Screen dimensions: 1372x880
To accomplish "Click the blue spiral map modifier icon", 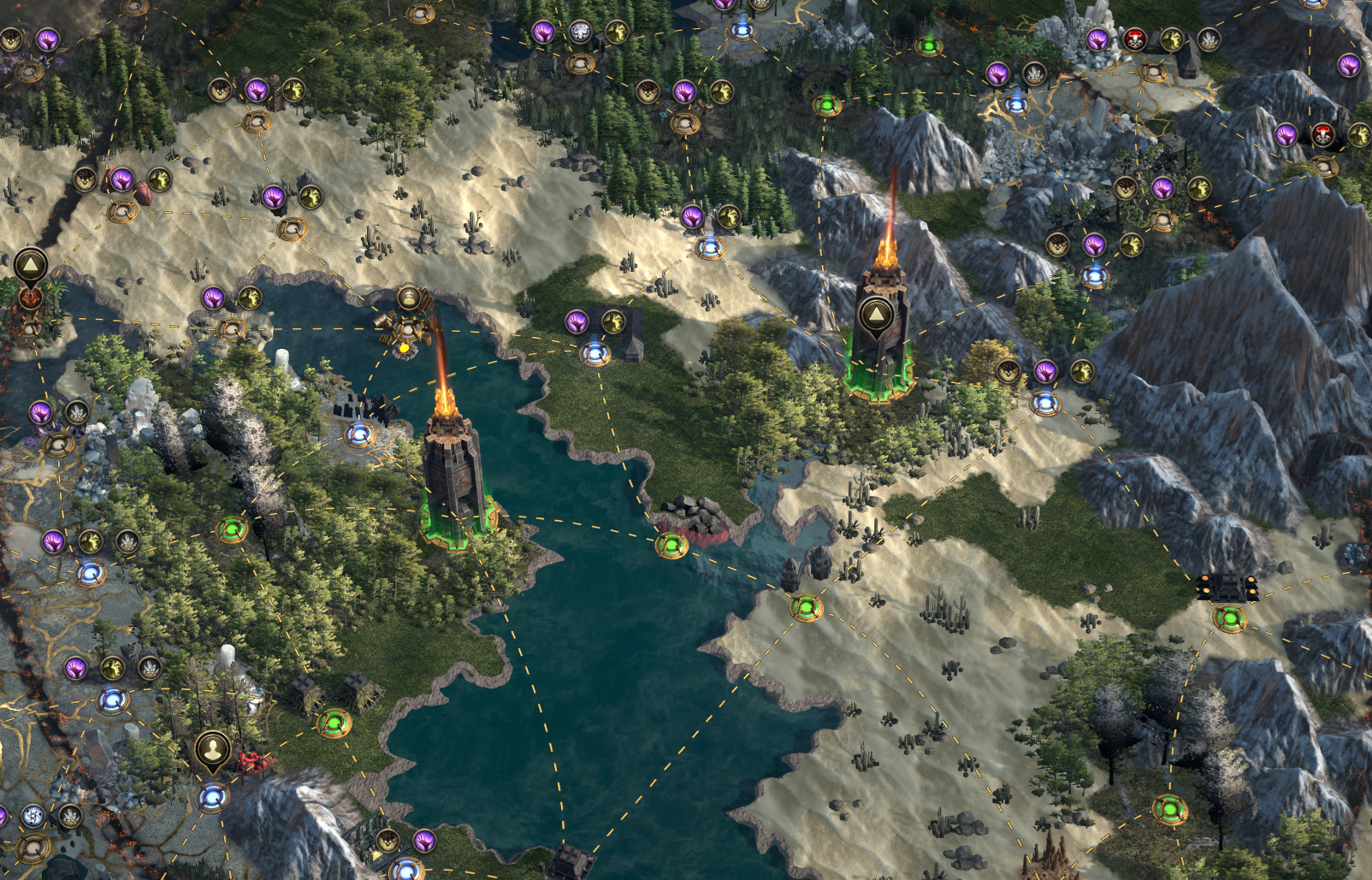I will tap(33, 816).
